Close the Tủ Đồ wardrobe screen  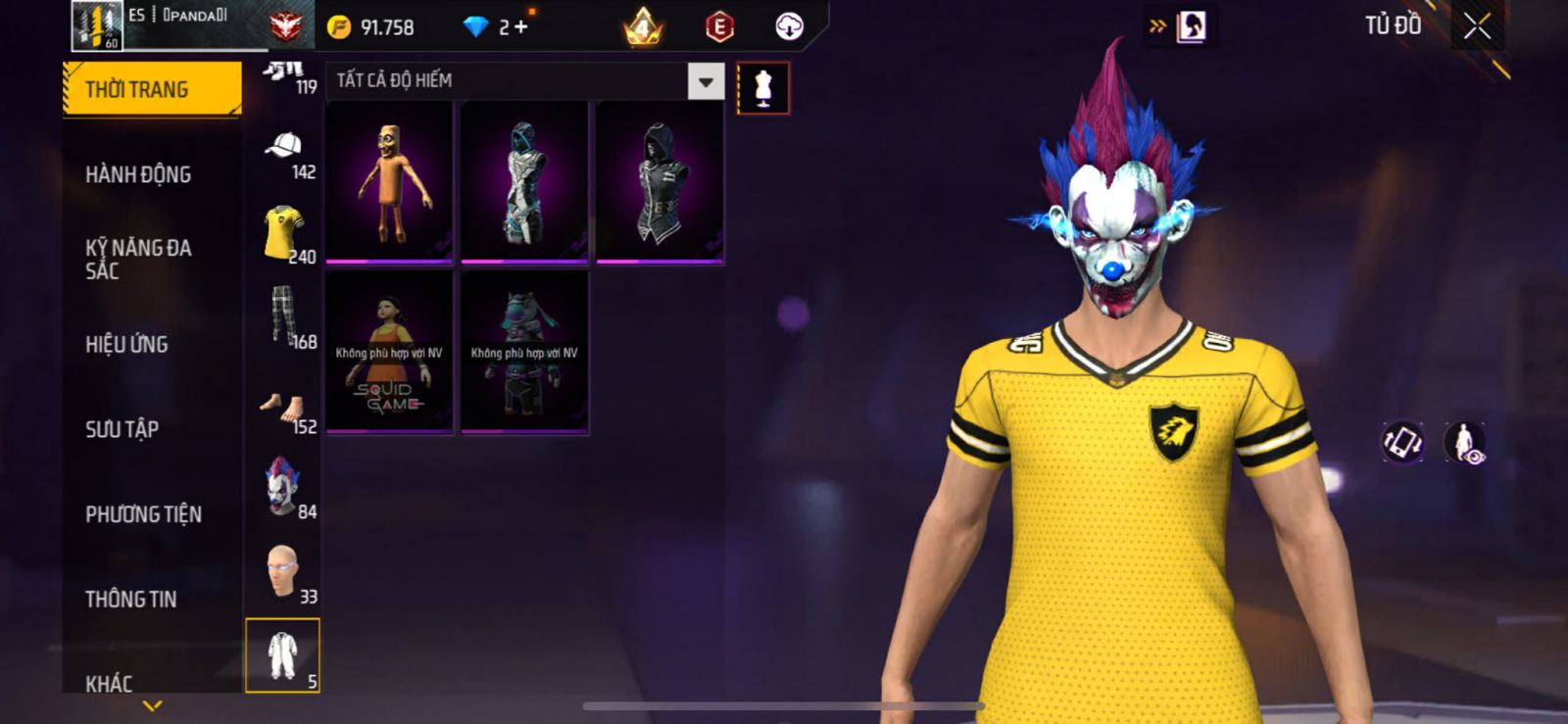click(x=1477, y=26)
